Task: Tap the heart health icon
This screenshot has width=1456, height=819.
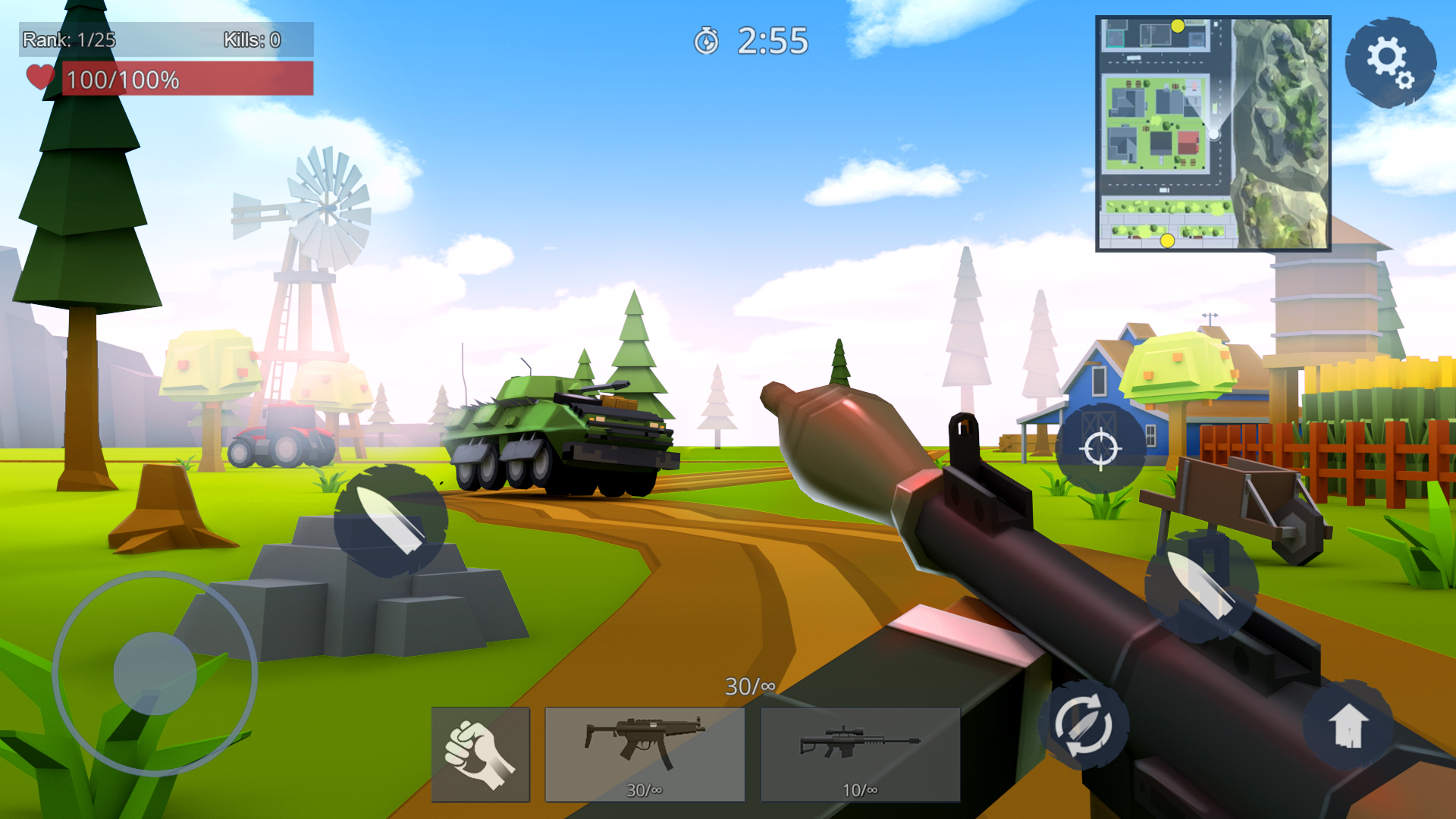Action: pos(39,77)
